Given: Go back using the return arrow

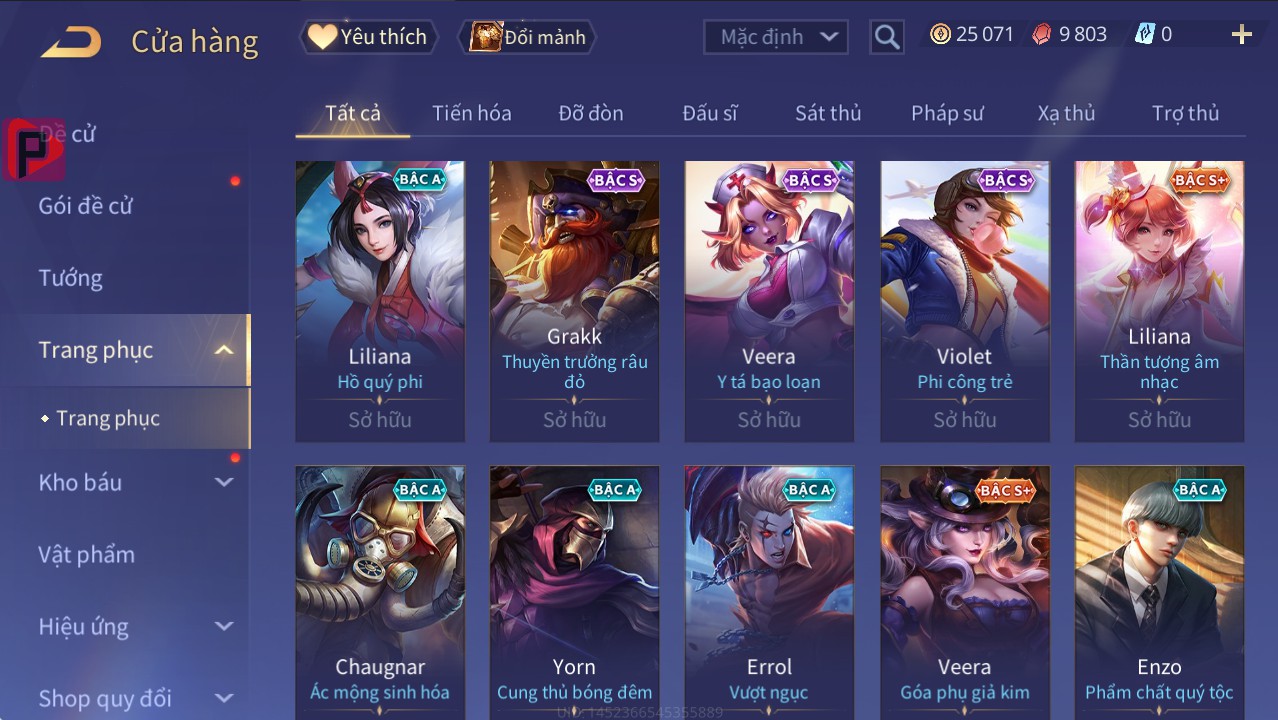Looking at the screenshot, I should (x=71, y=41).
